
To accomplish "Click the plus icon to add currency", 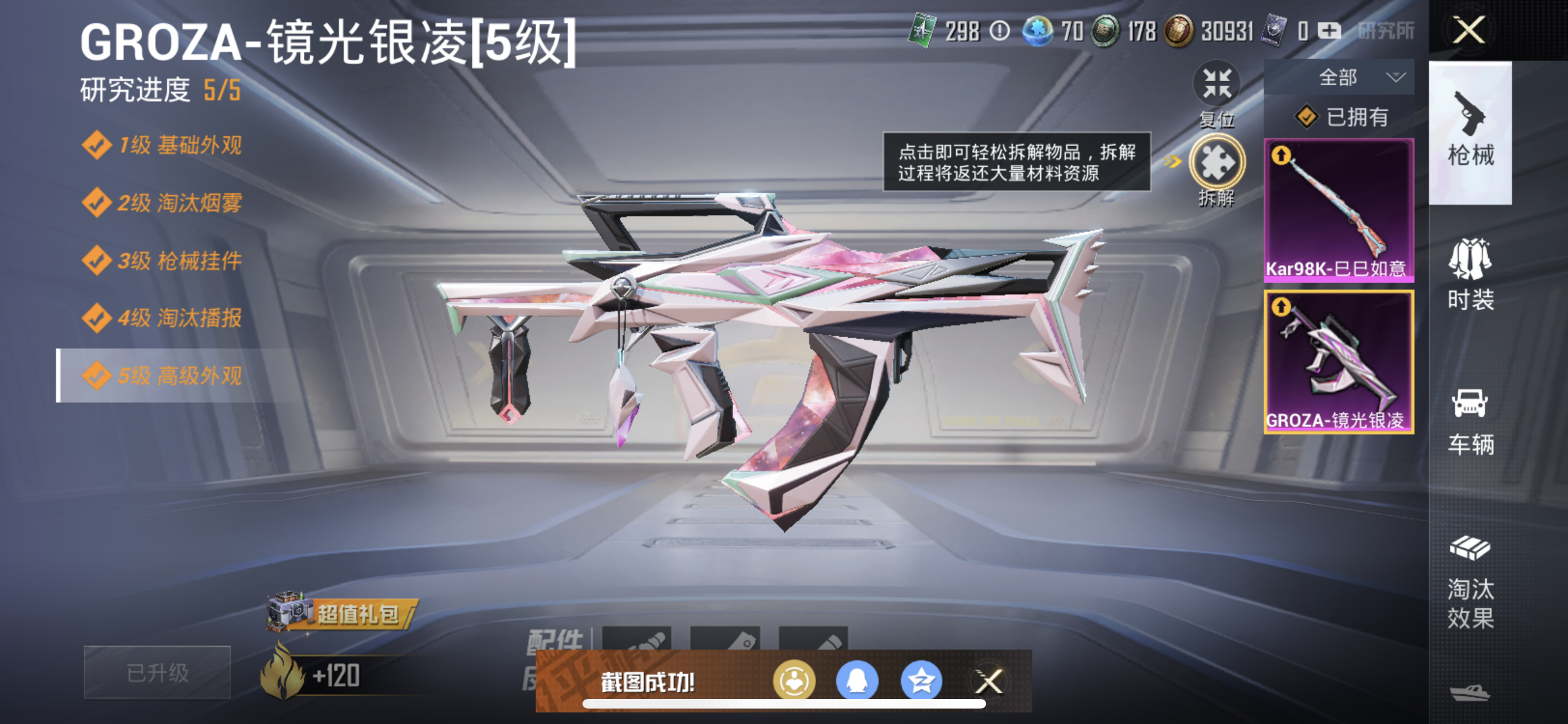I will click(1329, 31).
